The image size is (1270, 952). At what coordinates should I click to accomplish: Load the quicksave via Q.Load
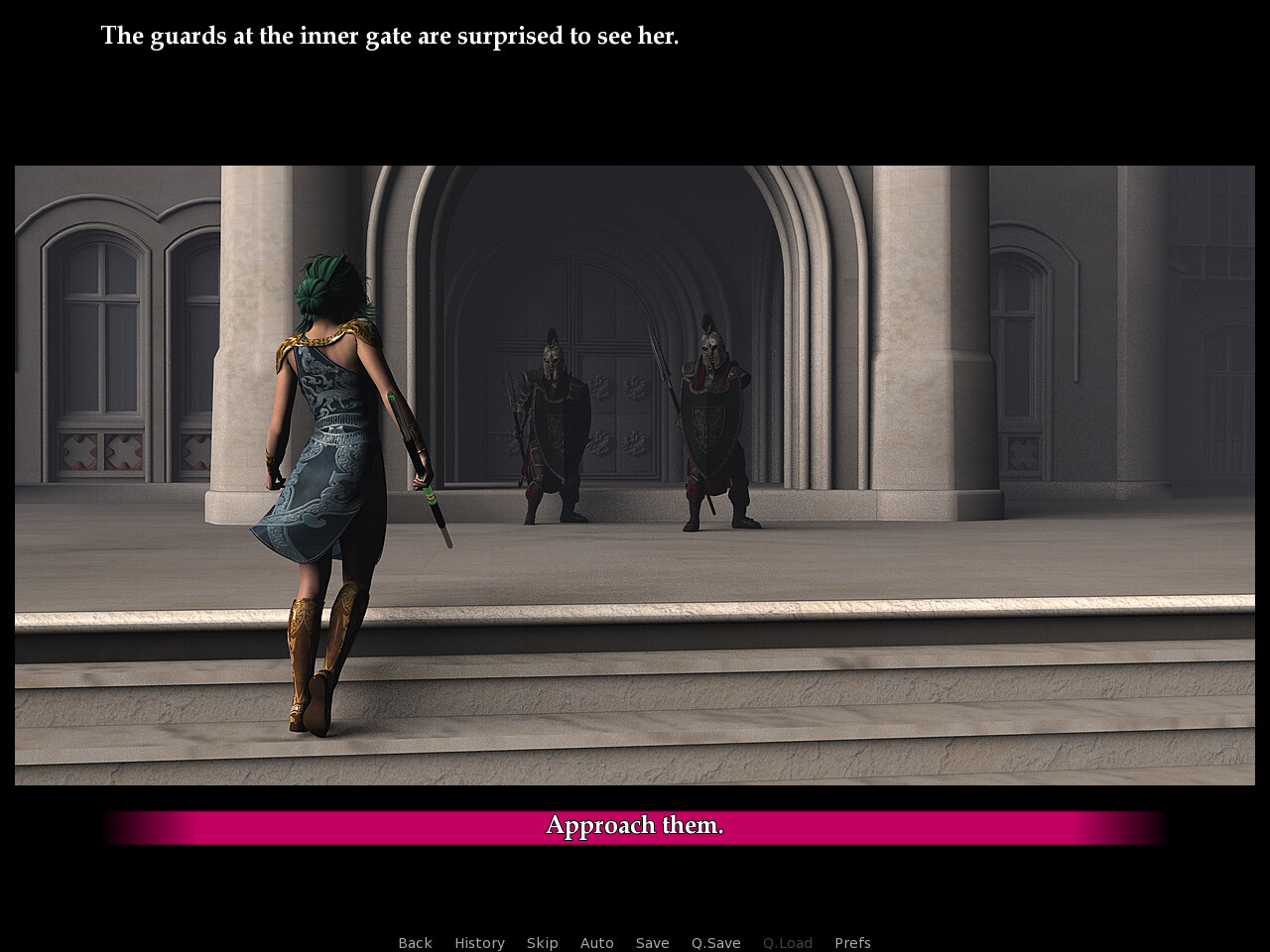787,942
